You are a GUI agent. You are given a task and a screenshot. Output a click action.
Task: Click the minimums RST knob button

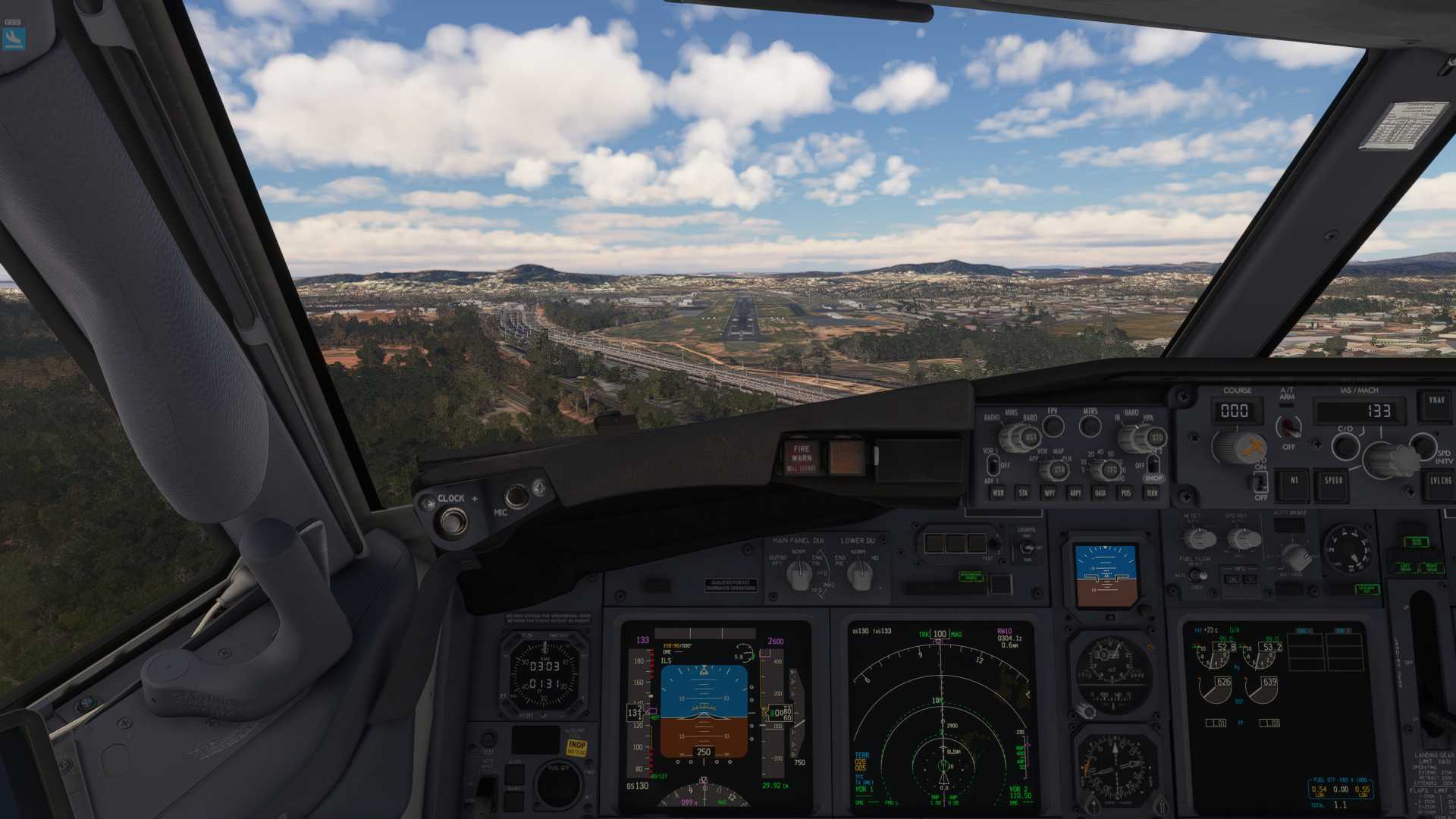coord(1031,438)
